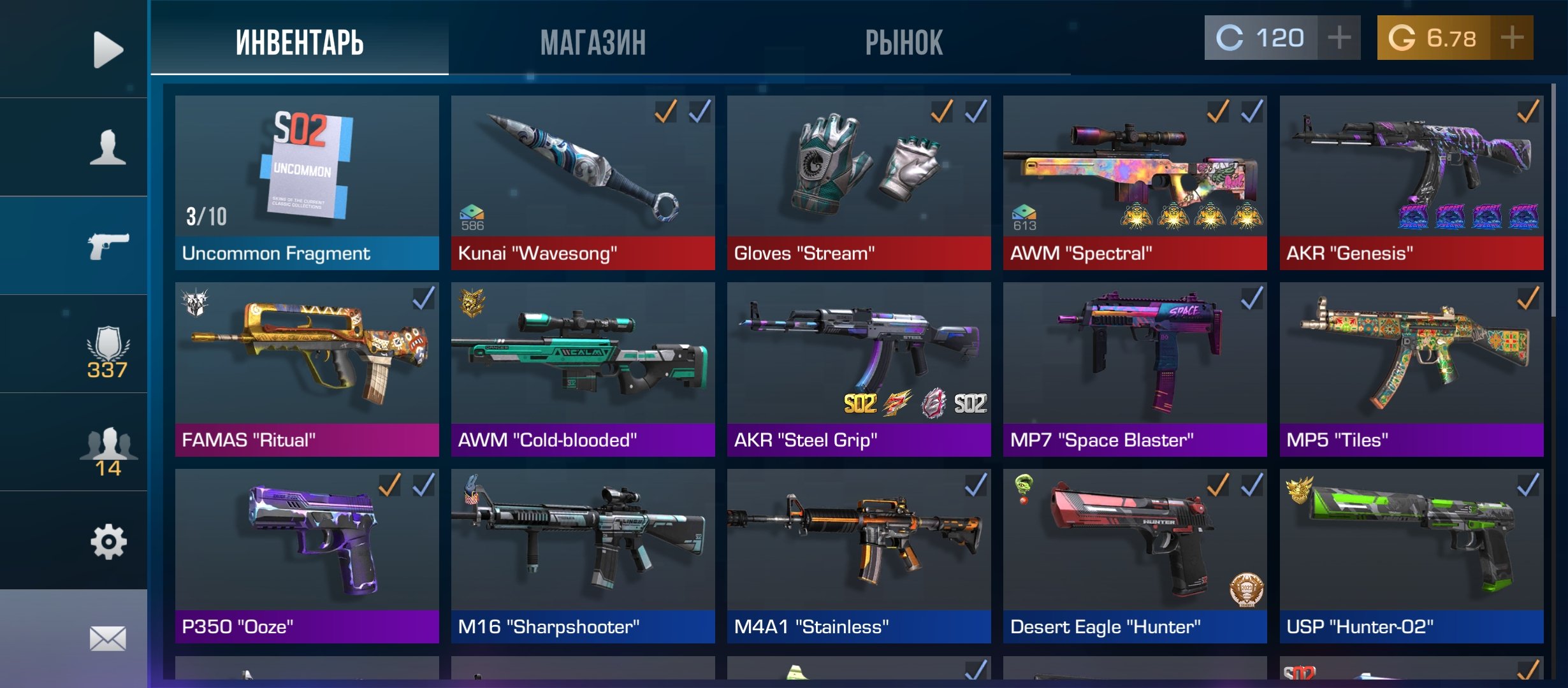
Task: Open settings via the gear icon
Action: tap(108, 542)
